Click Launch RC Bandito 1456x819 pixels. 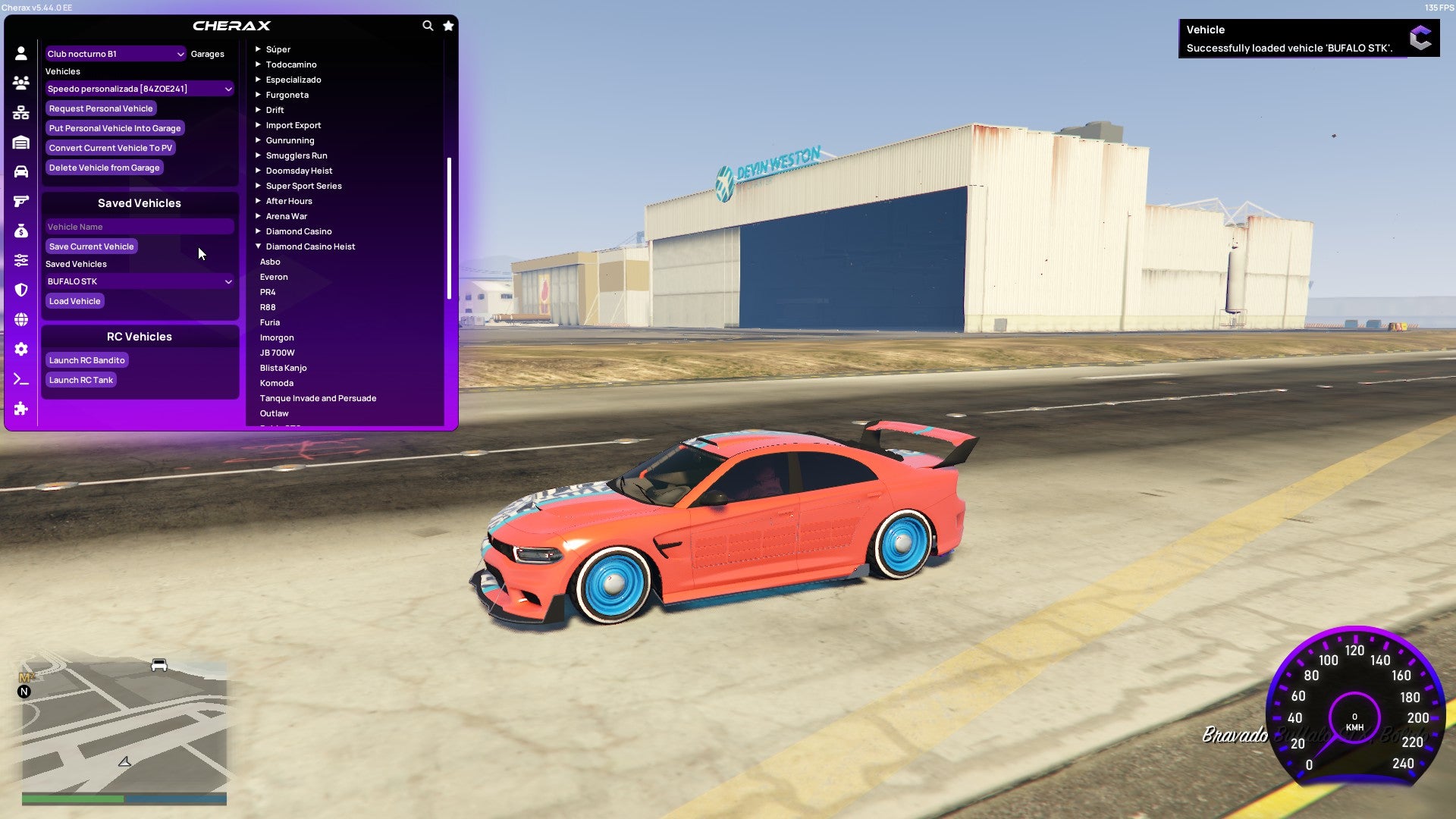(x=86, y=360)
